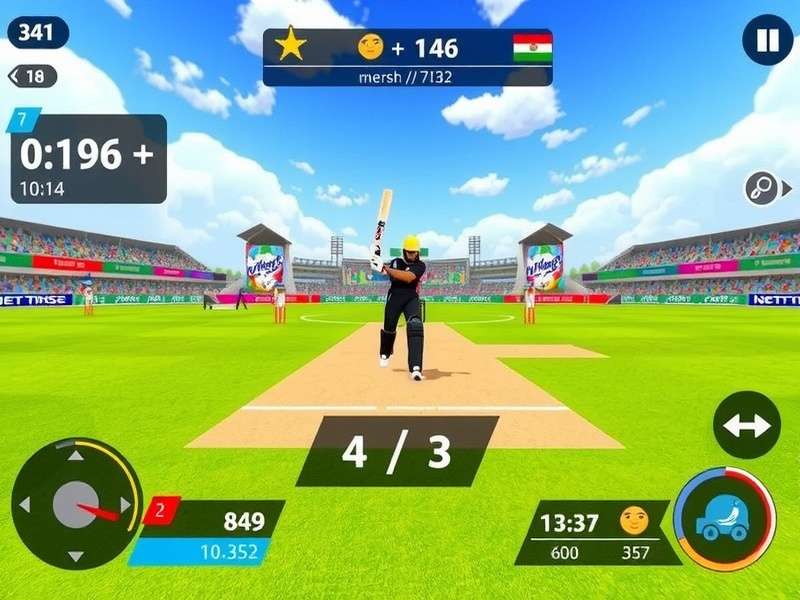The image size is (800, 600).
Task: Tap the magnifier zoom button
Action: [763, 188]
